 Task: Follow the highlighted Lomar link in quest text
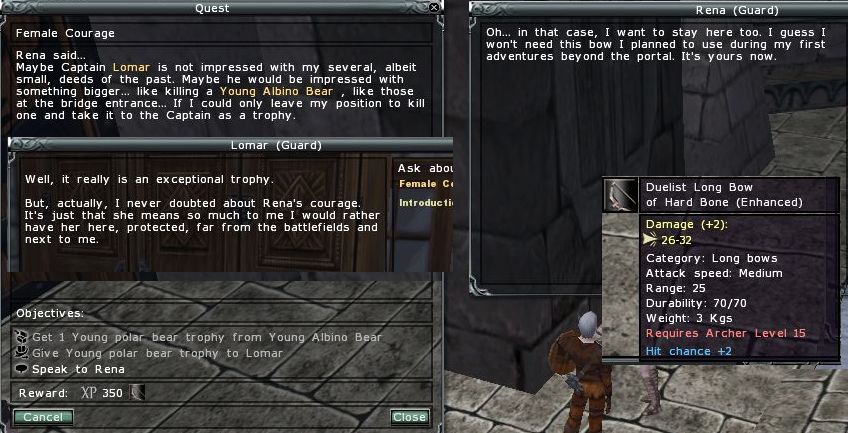(131, 66)
